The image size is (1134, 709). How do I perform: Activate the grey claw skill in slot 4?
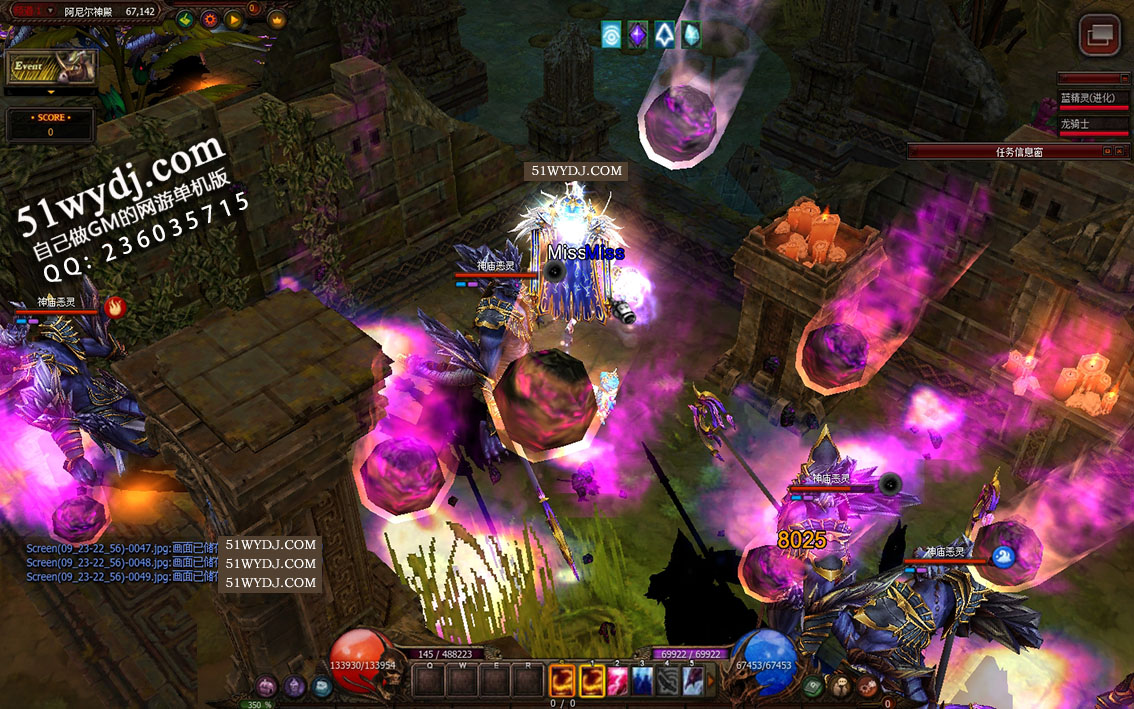667,681
